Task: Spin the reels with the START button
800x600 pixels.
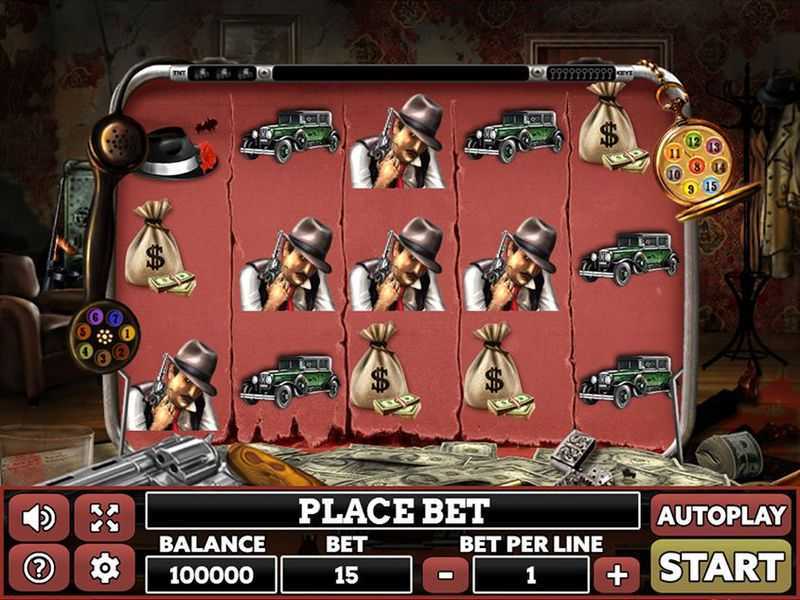Action: (721, 566)
